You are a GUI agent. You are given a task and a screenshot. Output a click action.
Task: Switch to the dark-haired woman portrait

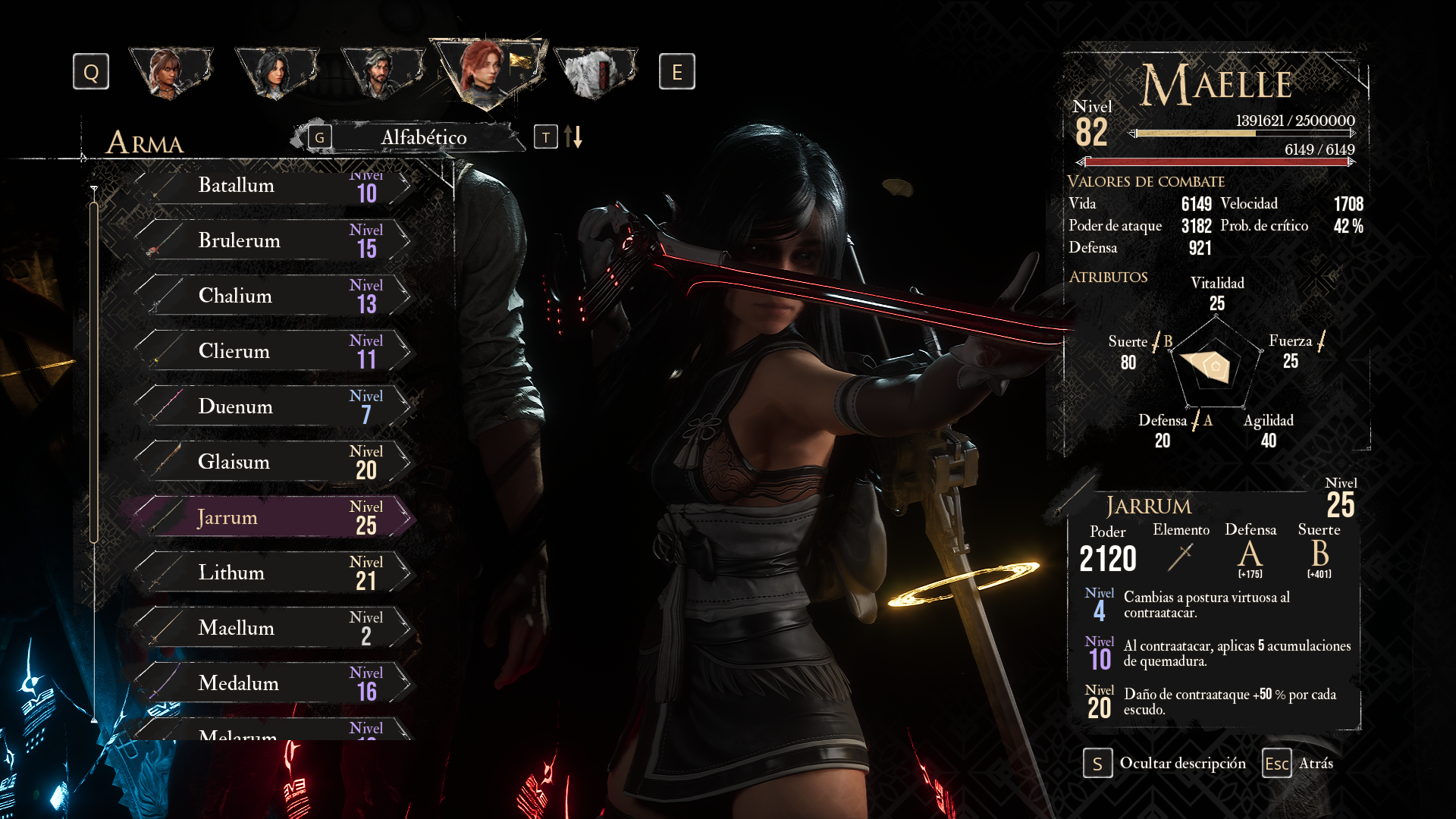click(x=276, y=72)
